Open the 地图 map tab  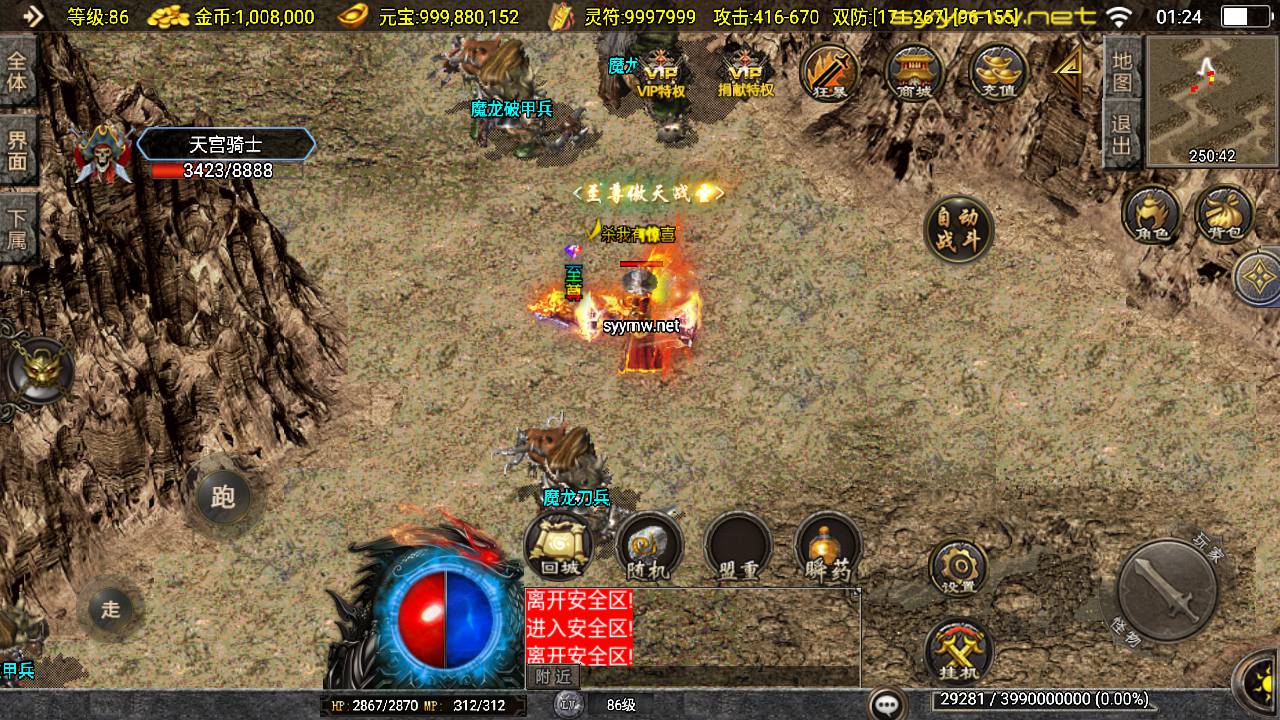[x=1123, y=70]
